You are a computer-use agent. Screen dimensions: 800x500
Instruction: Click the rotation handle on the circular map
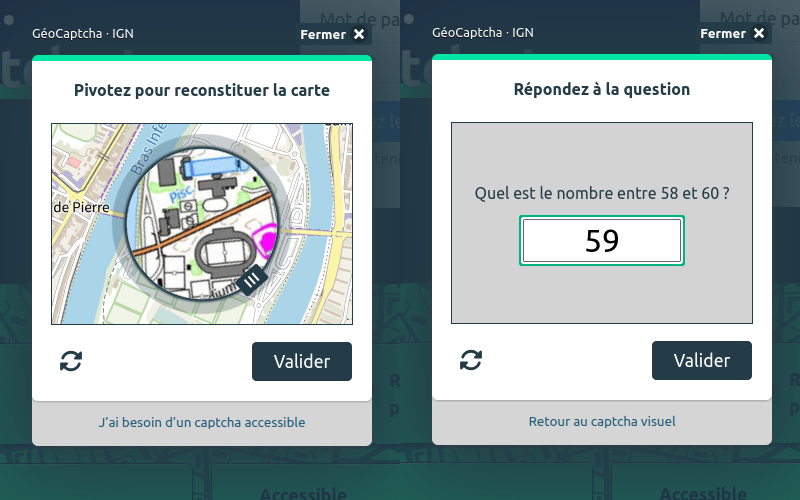coord(253,280)
